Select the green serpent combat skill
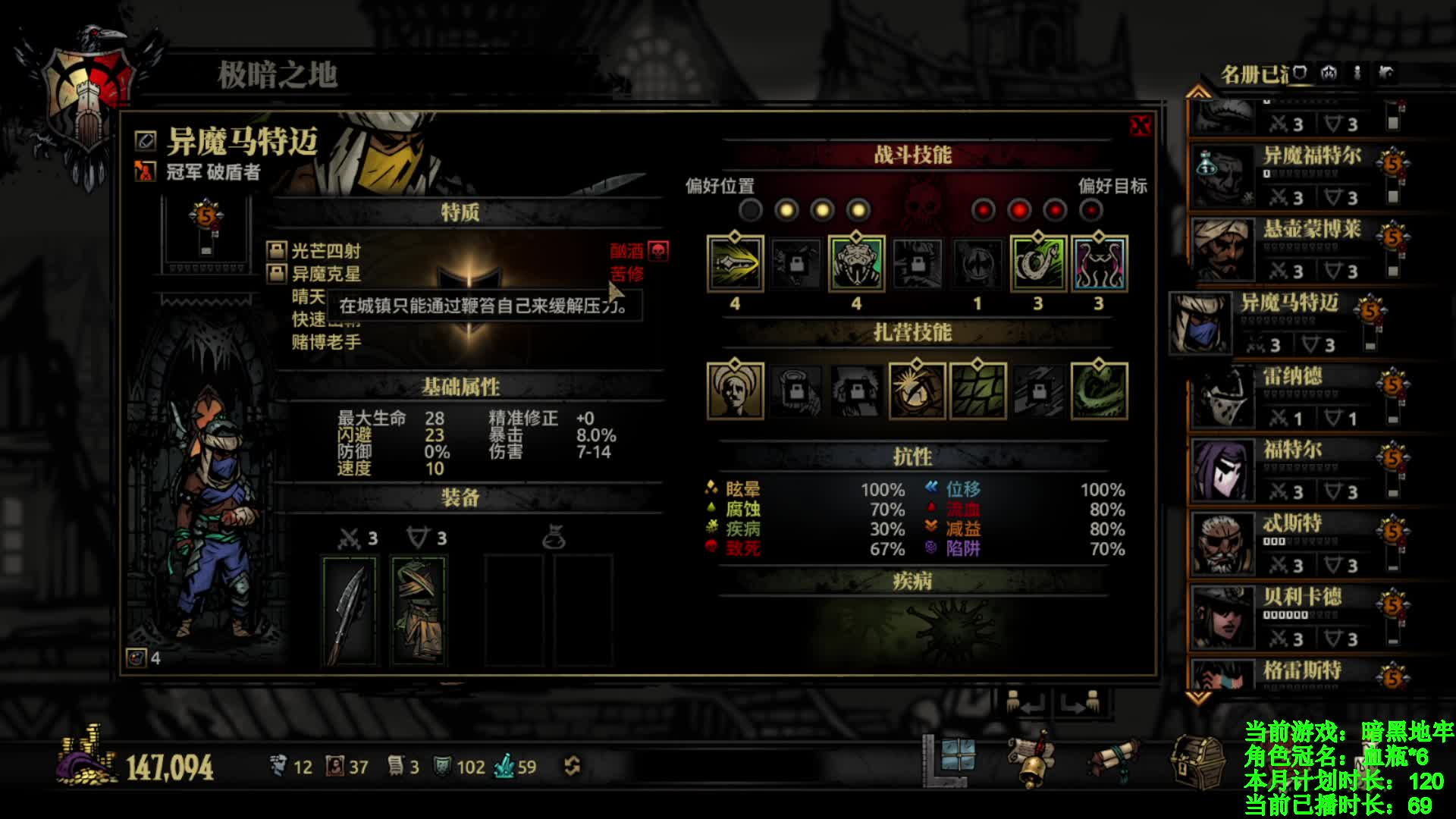This screenshot has width=1456, height=819. click(x=1038, y=264)
